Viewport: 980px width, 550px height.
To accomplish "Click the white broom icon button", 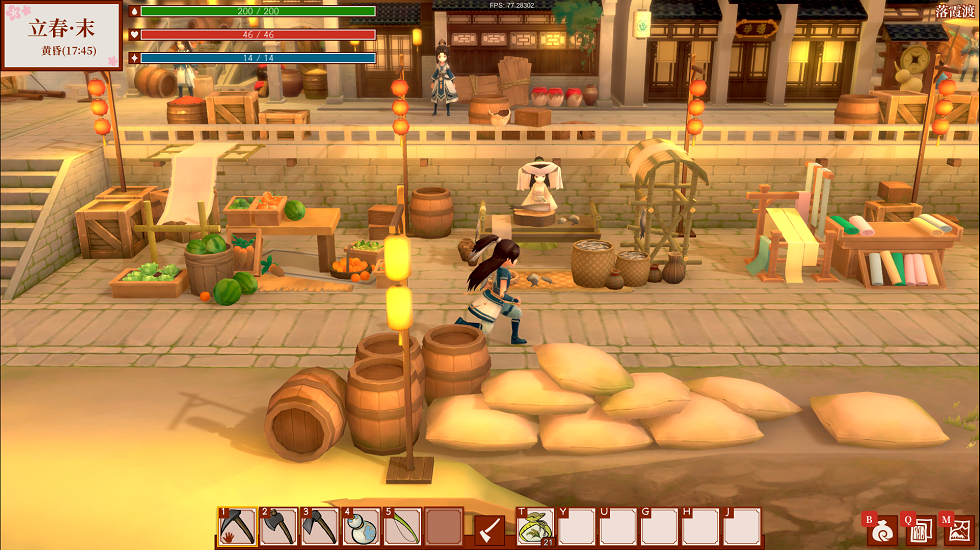I will [x=490, y=528].
